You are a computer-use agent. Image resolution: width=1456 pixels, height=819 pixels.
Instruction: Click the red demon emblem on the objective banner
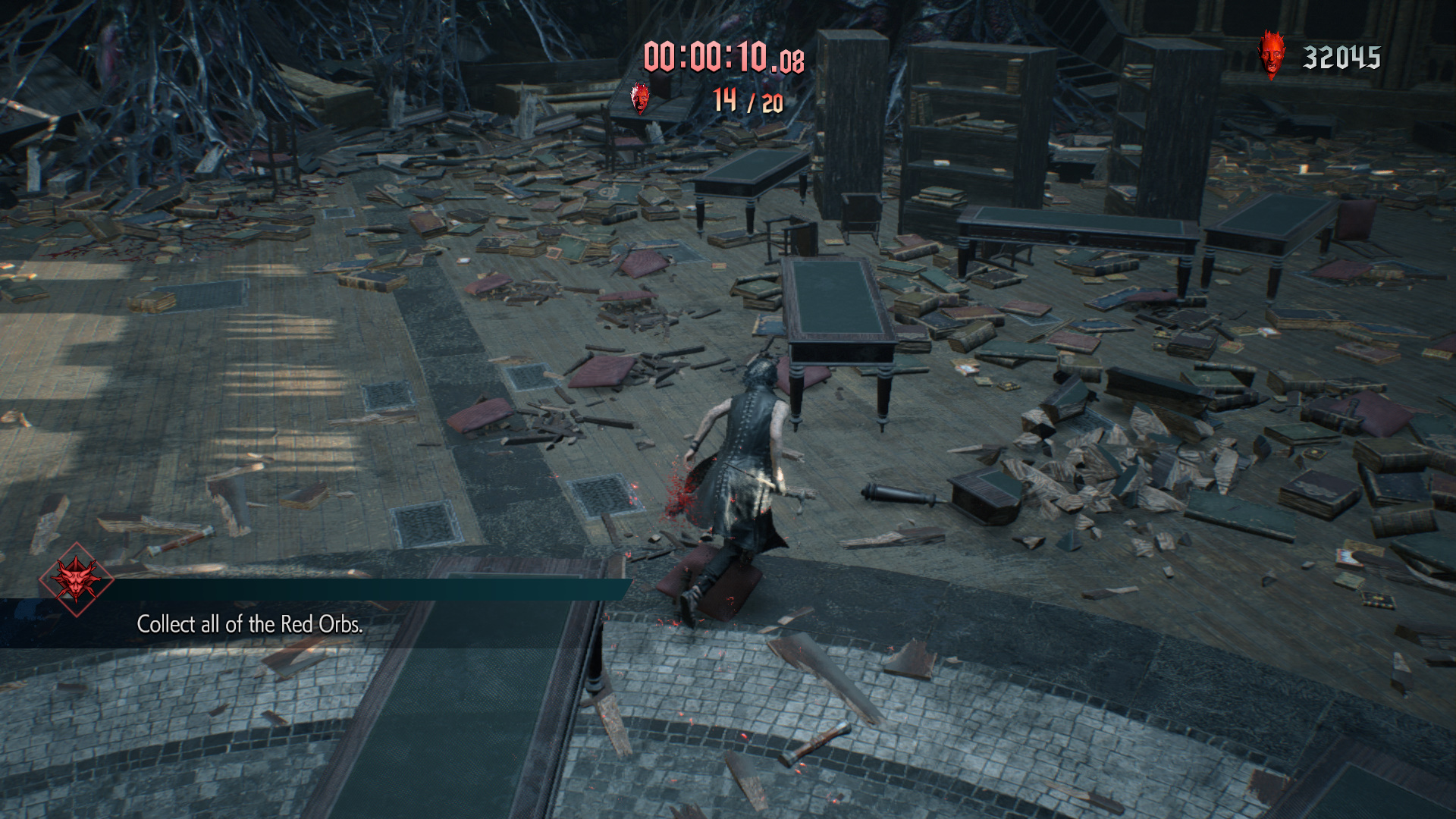(76, 579)
